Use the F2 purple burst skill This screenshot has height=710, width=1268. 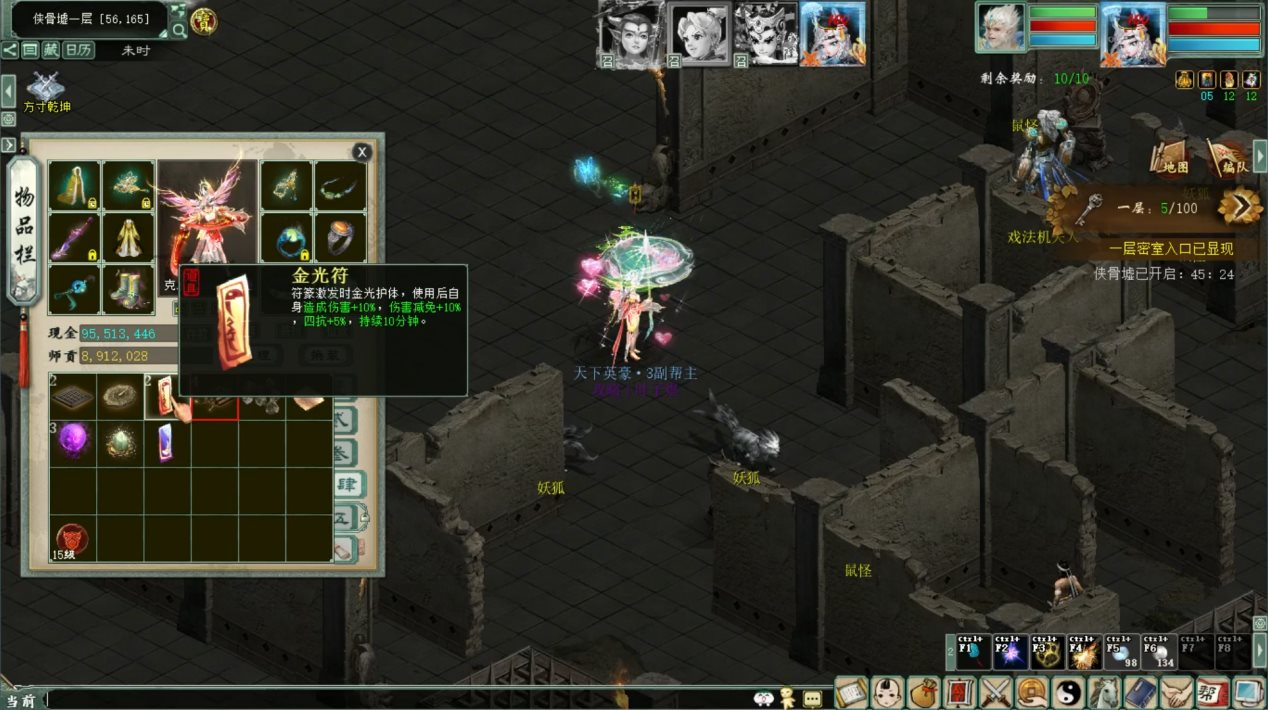(x=1009, y=652)
